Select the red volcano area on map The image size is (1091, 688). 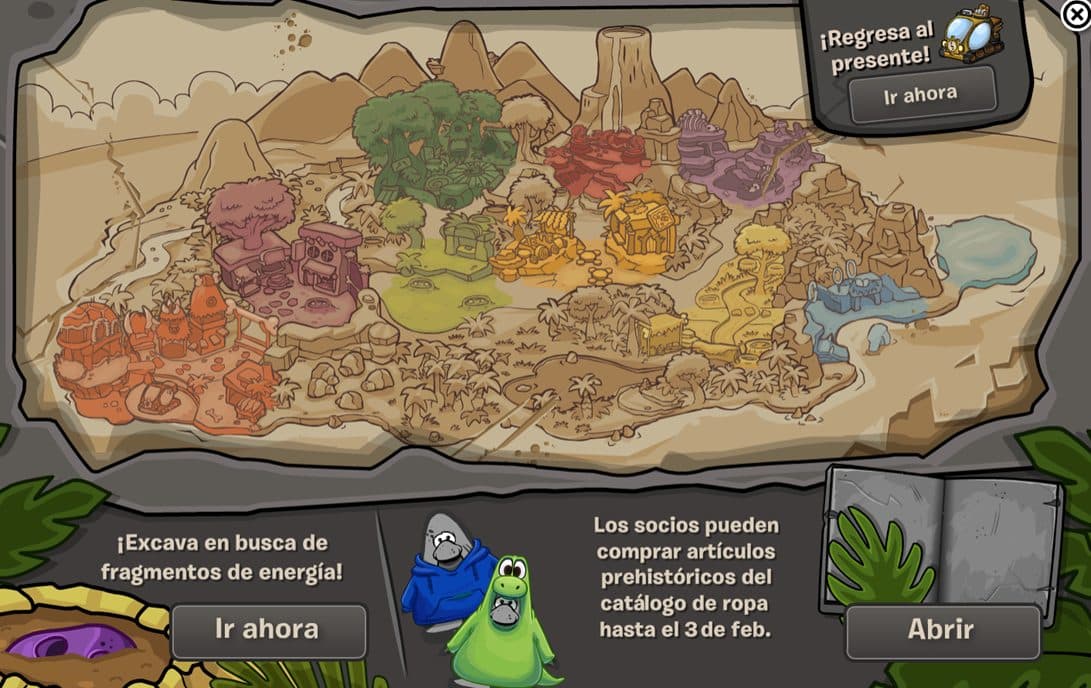coord(598,160)
